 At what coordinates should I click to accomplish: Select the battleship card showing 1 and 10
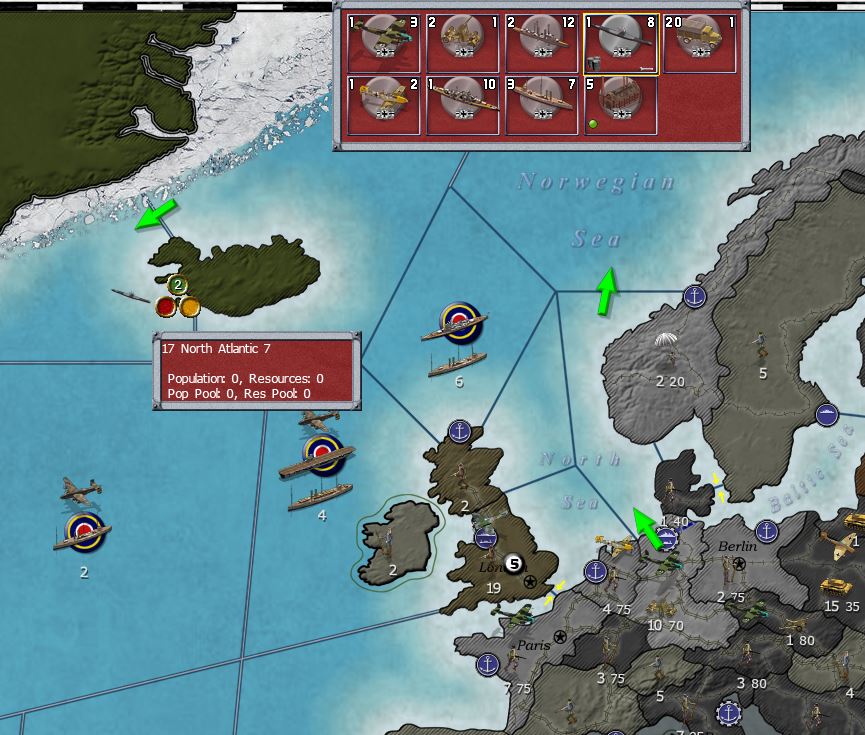click(463, 105)
